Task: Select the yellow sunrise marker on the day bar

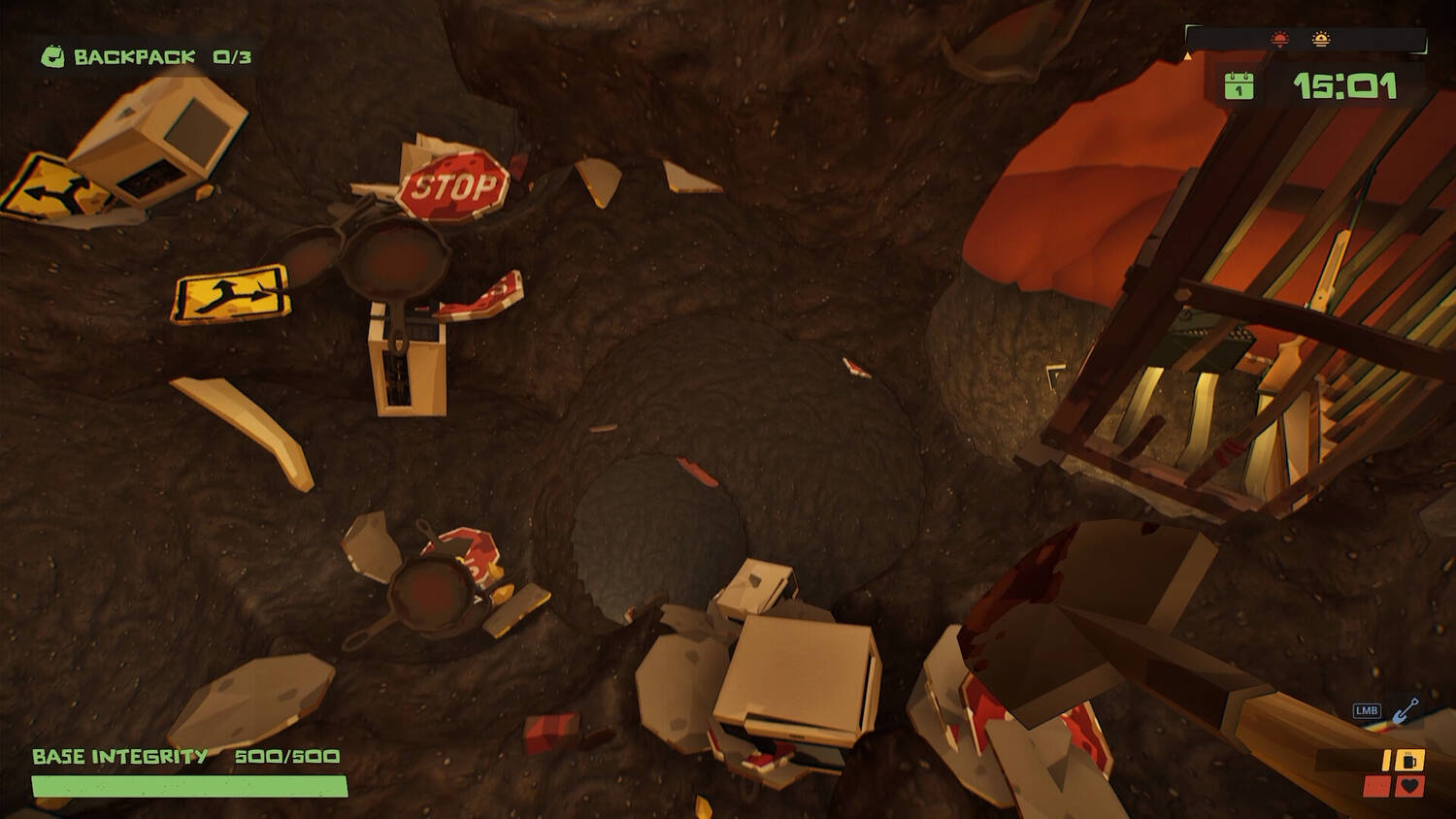Action: pos(1320,40)
